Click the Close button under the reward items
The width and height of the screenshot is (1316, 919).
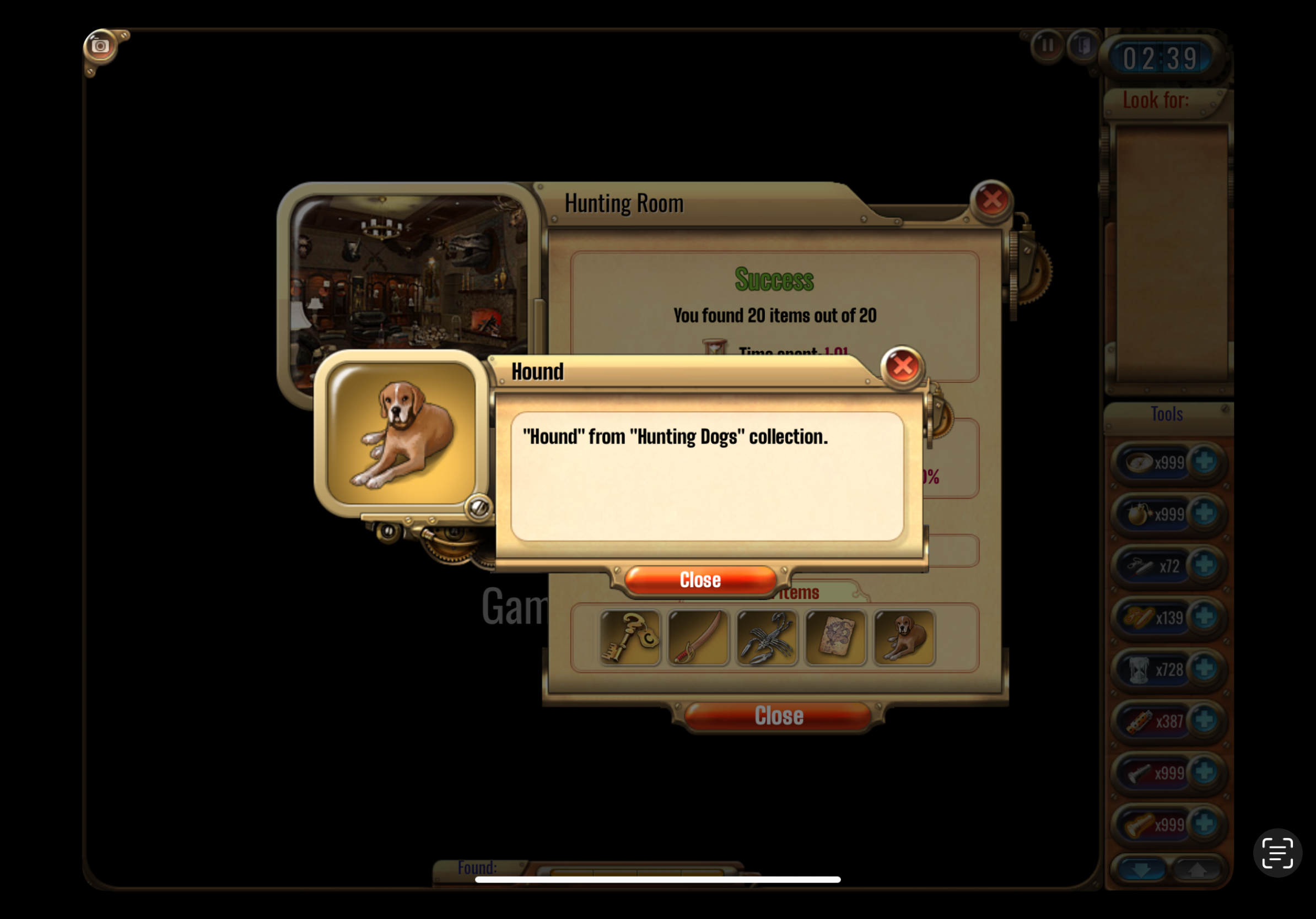coord(778,716)
